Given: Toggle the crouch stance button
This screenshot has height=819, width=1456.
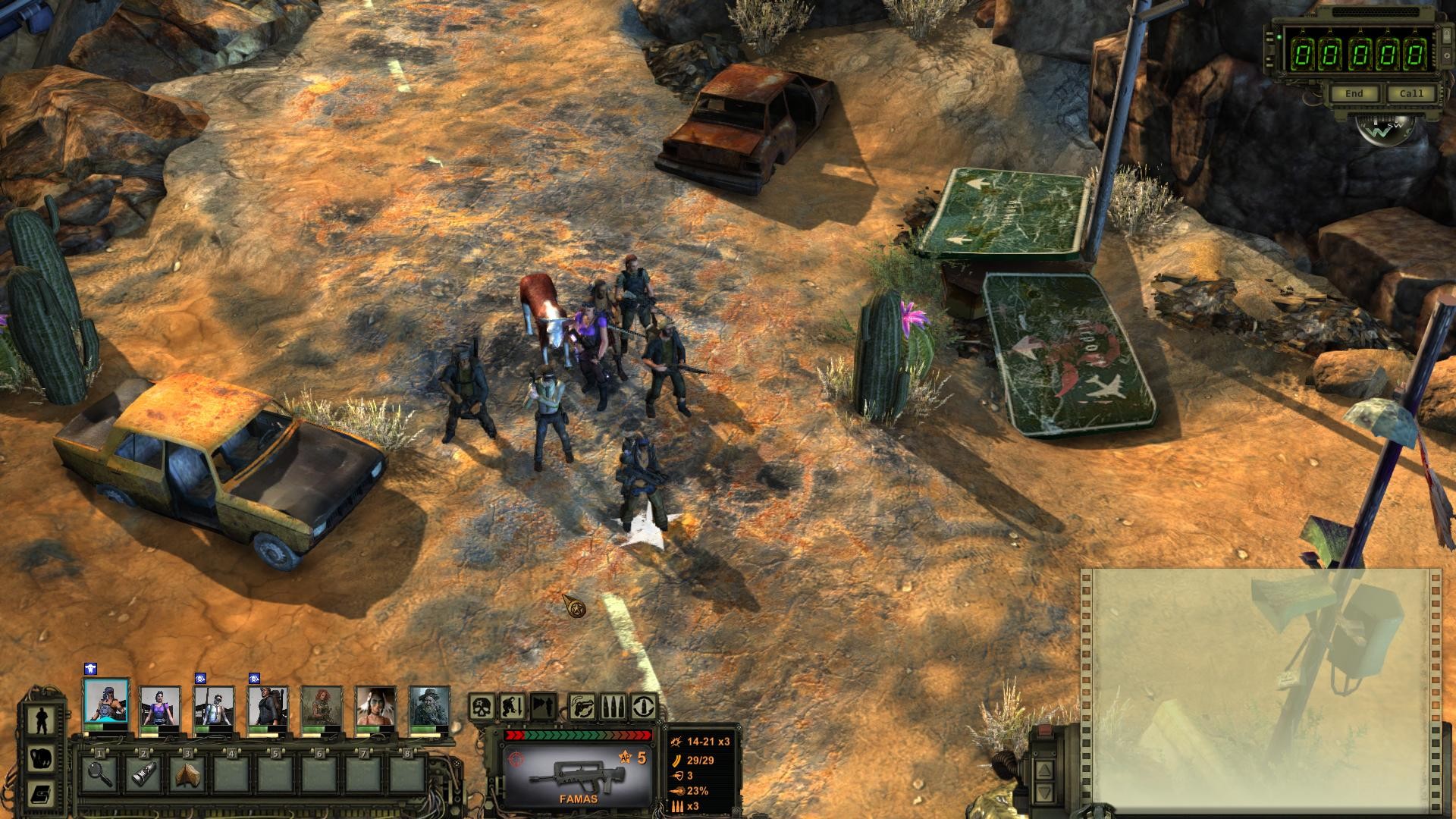Looking at the screenshot, I should click(513, 707).
